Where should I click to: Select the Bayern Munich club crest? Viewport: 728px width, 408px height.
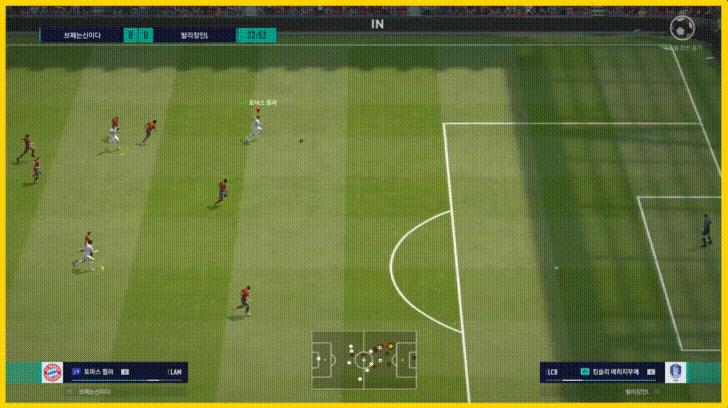tap(51, 372)
